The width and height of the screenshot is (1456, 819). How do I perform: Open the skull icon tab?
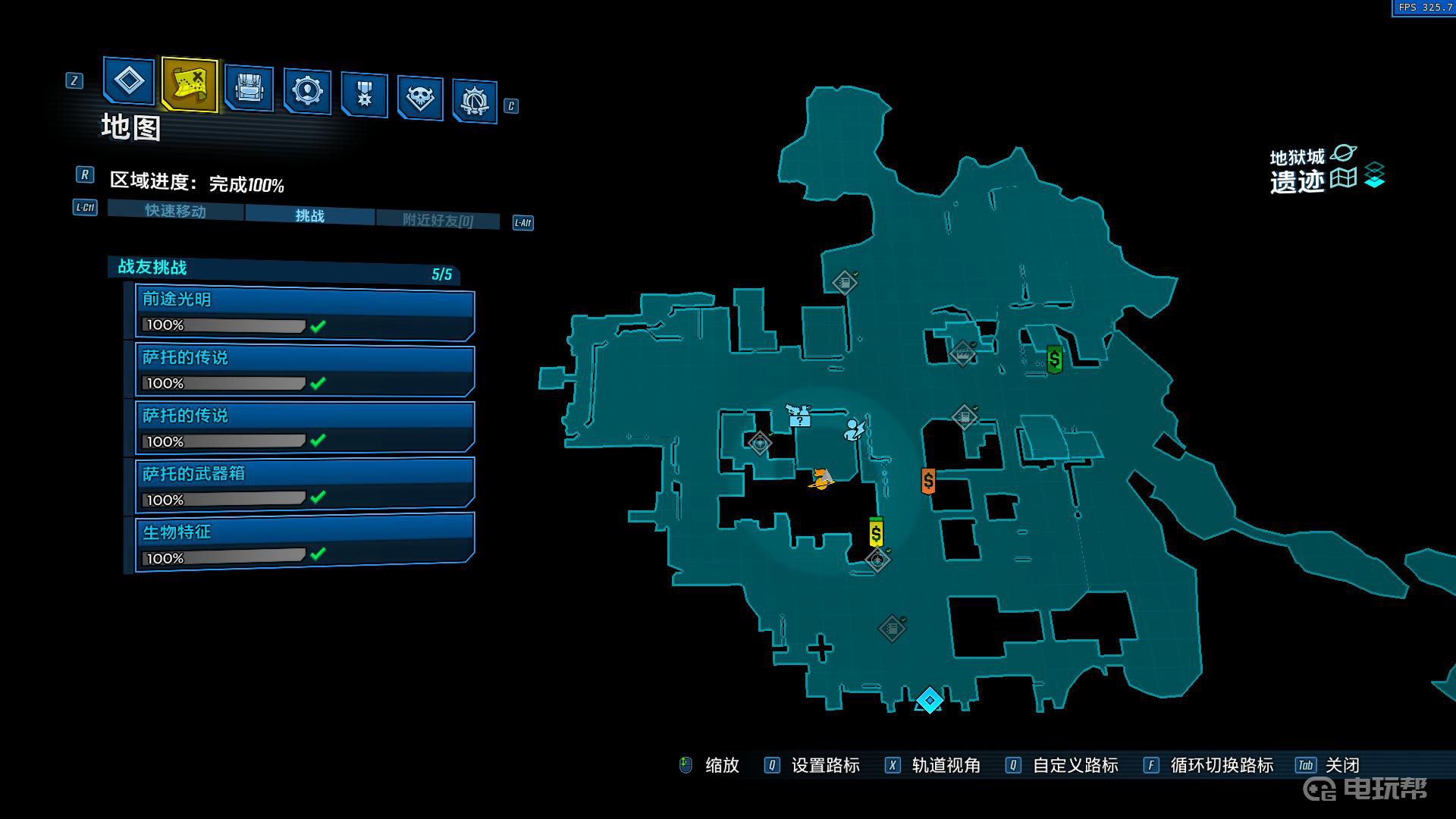click(419, 97)
